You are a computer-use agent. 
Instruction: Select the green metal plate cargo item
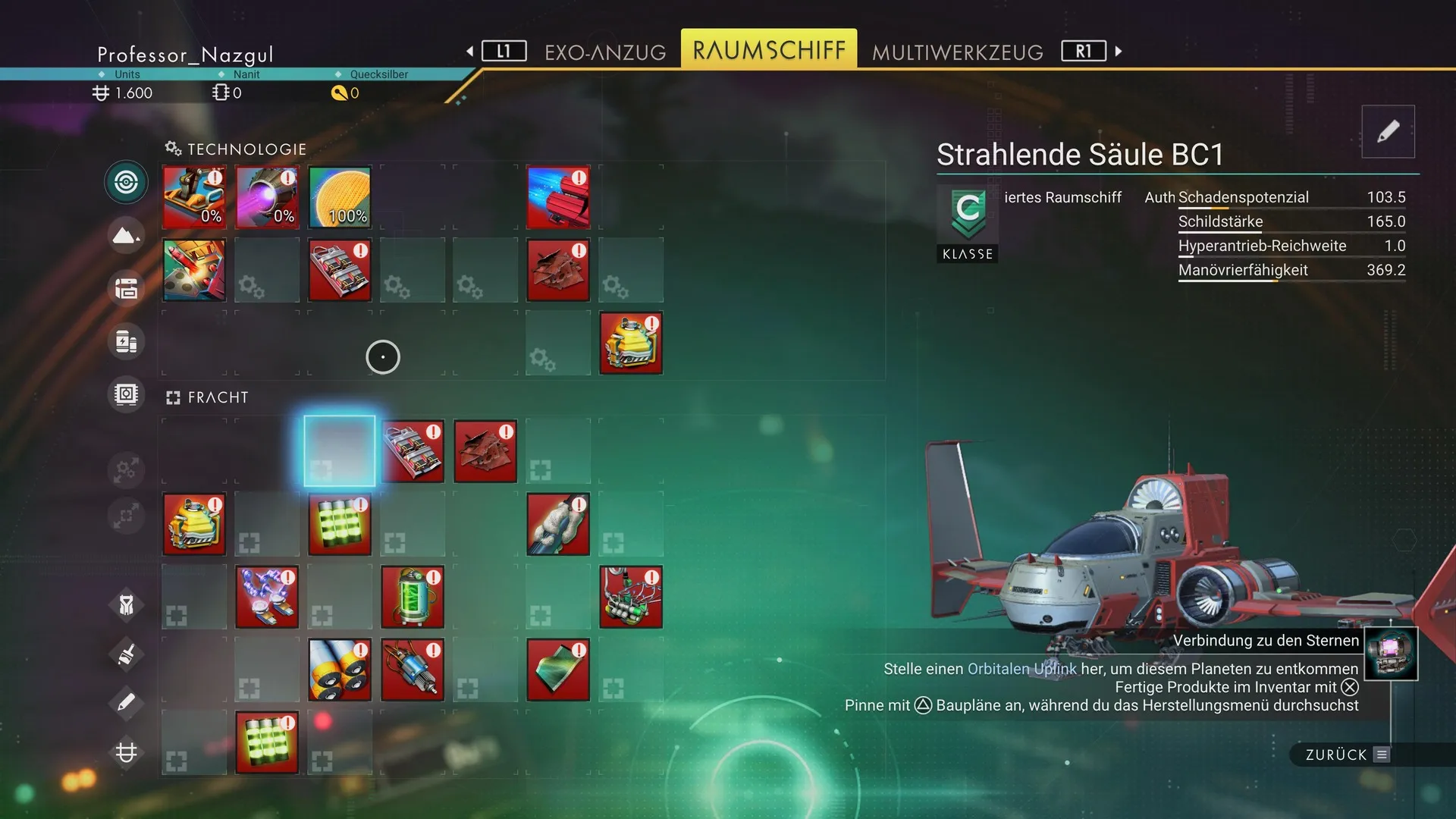558,670
